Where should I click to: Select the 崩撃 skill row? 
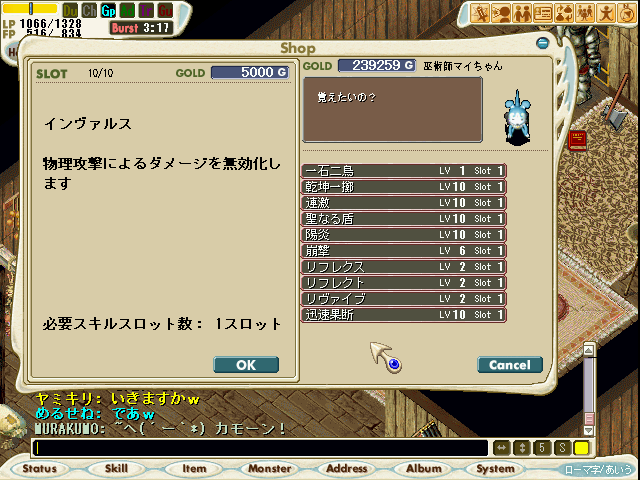[403, 251]
